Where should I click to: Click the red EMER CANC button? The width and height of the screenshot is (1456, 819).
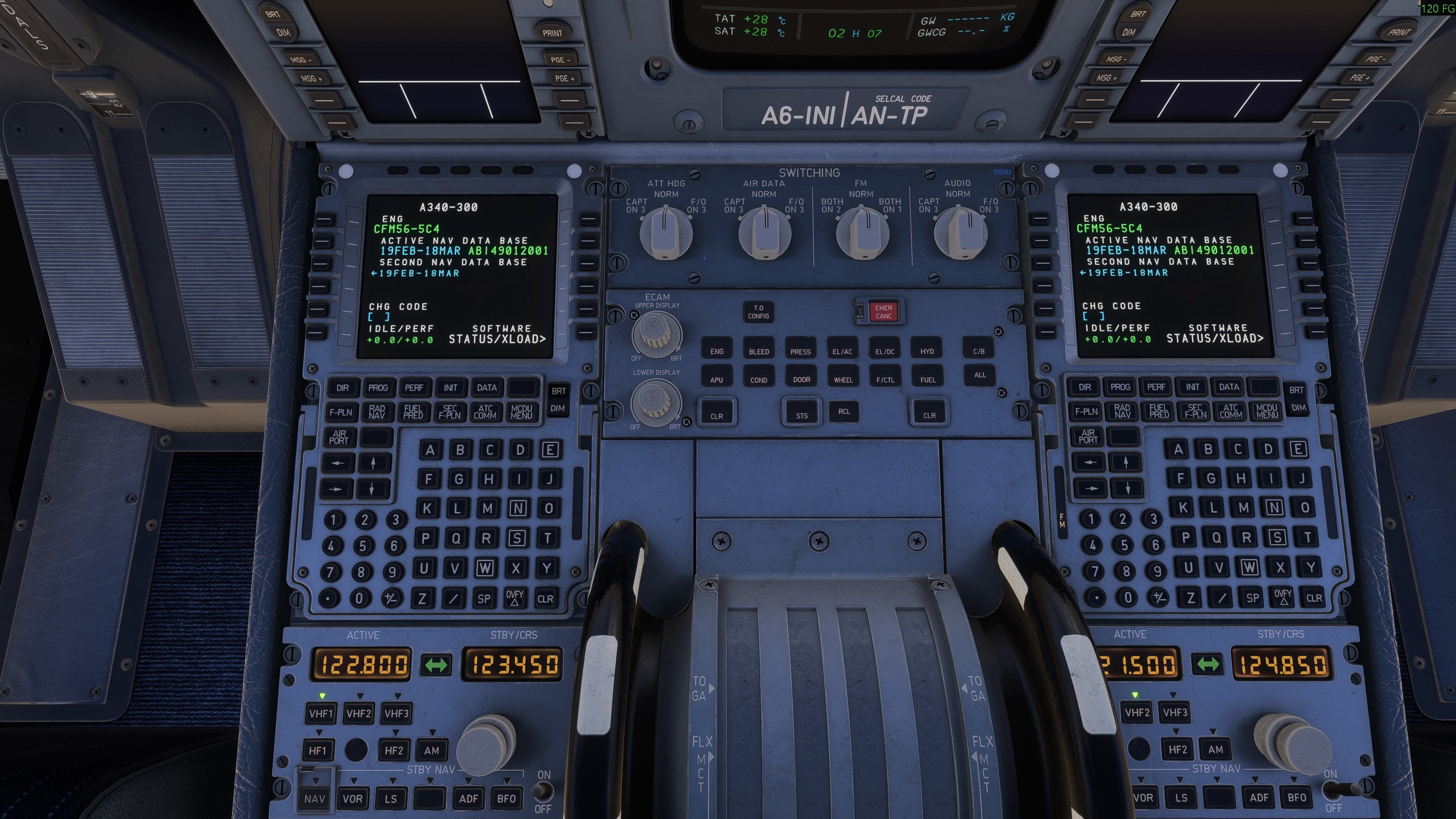coord(883,312)
